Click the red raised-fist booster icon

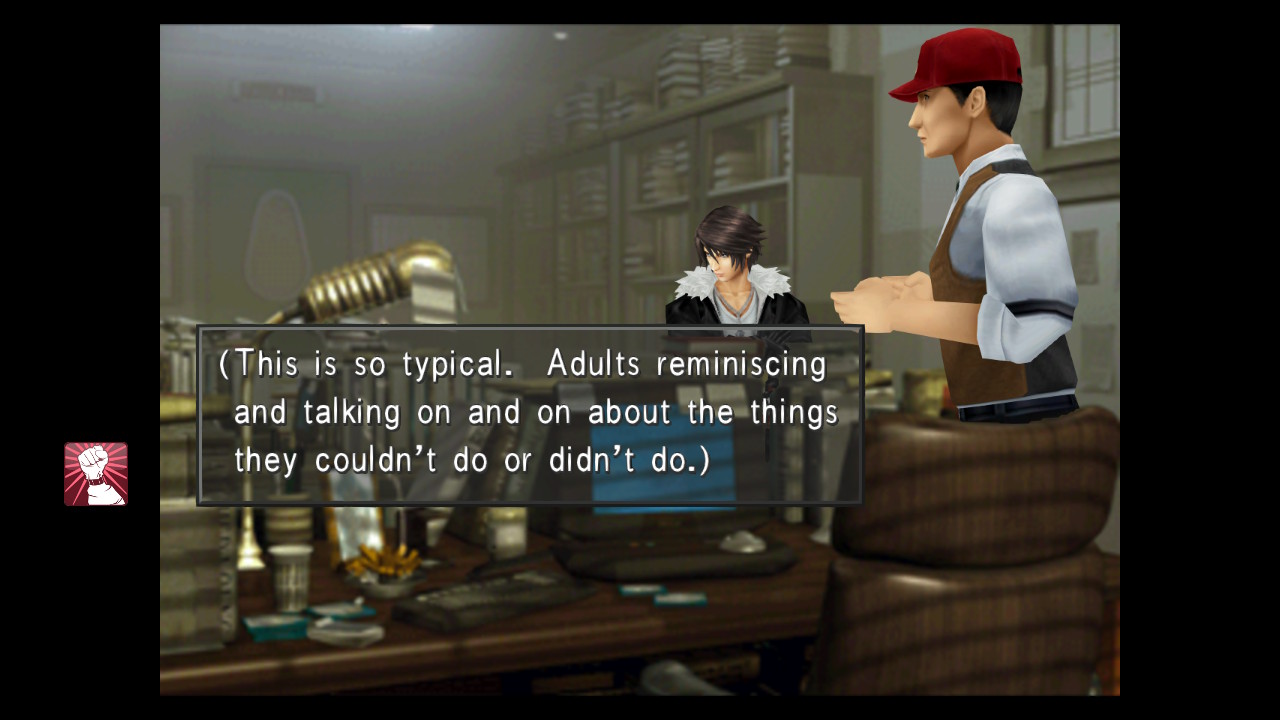click(x=96, y=474)
